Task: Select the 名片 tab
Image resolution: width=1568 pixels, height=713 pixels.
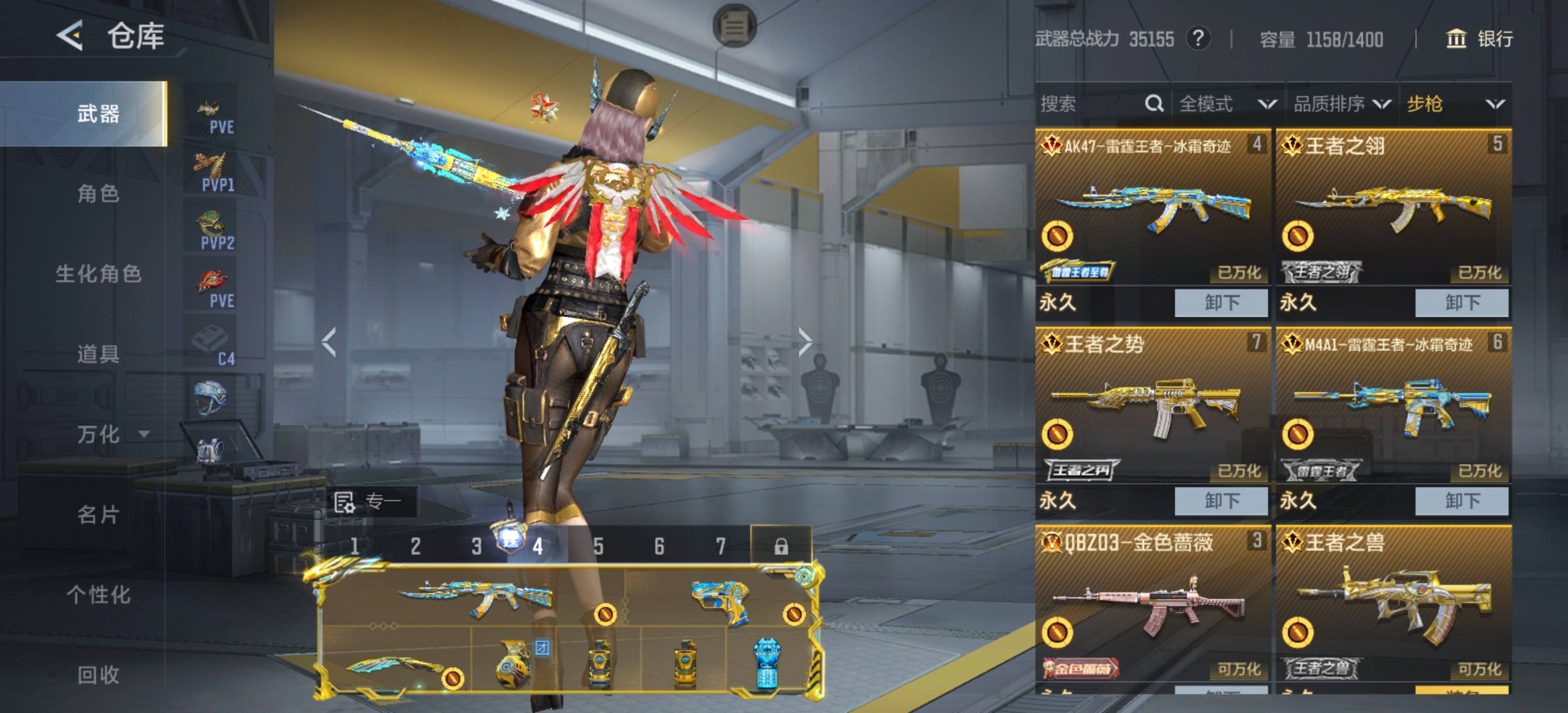Action: (x=98, y=514)
